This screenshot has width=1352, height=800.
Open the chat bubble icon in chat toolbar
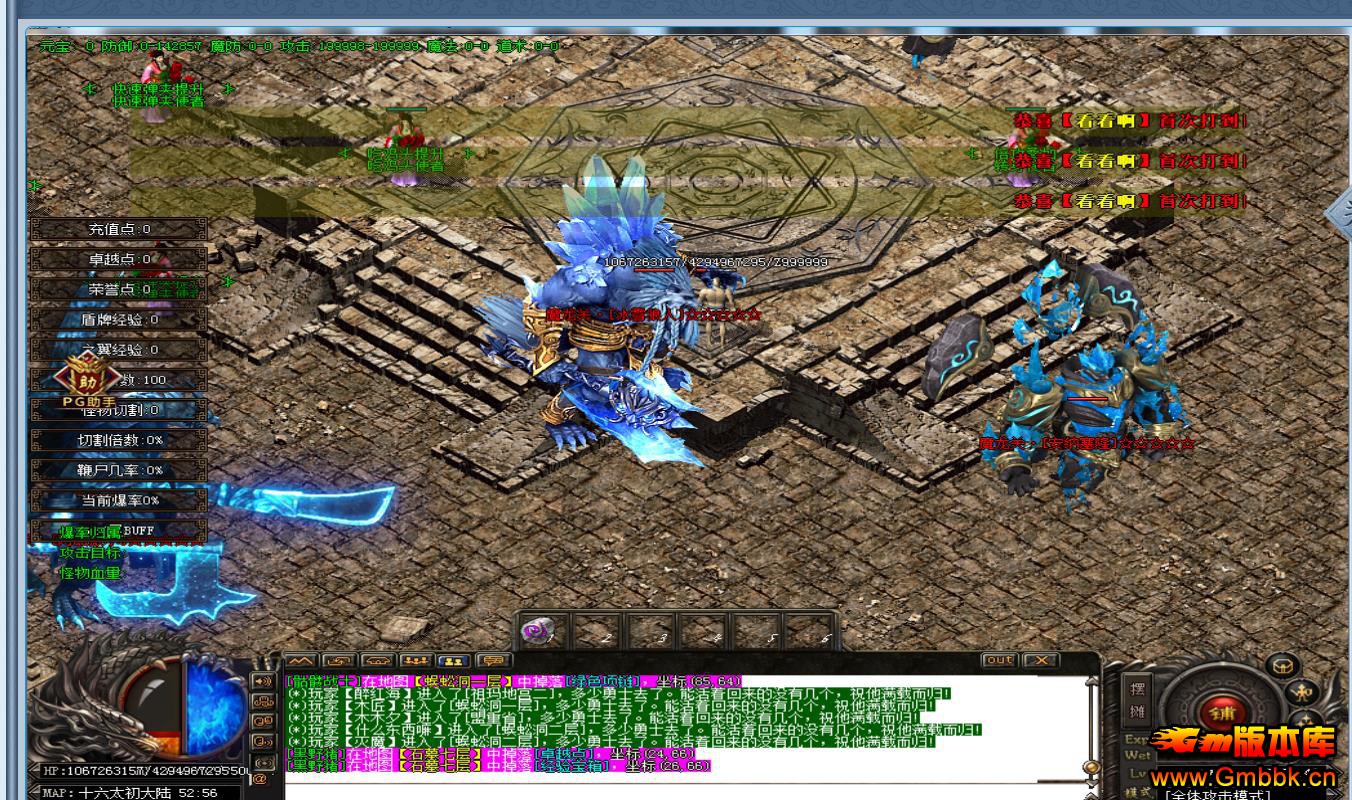click(x=493, y=659)
